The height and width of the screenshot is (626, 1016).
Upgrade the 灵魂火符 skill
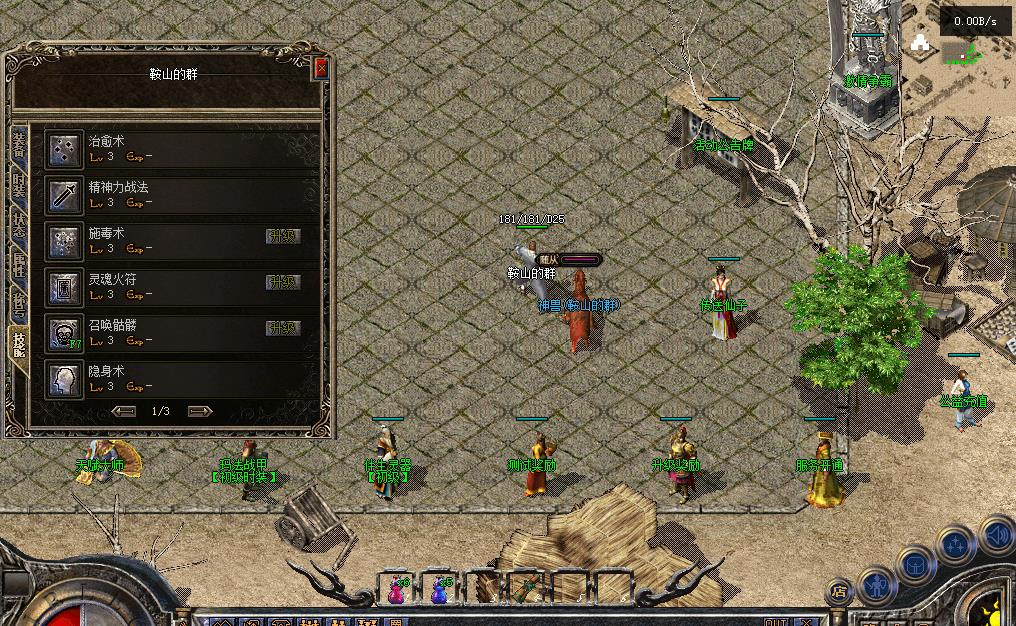pos(283,282)
